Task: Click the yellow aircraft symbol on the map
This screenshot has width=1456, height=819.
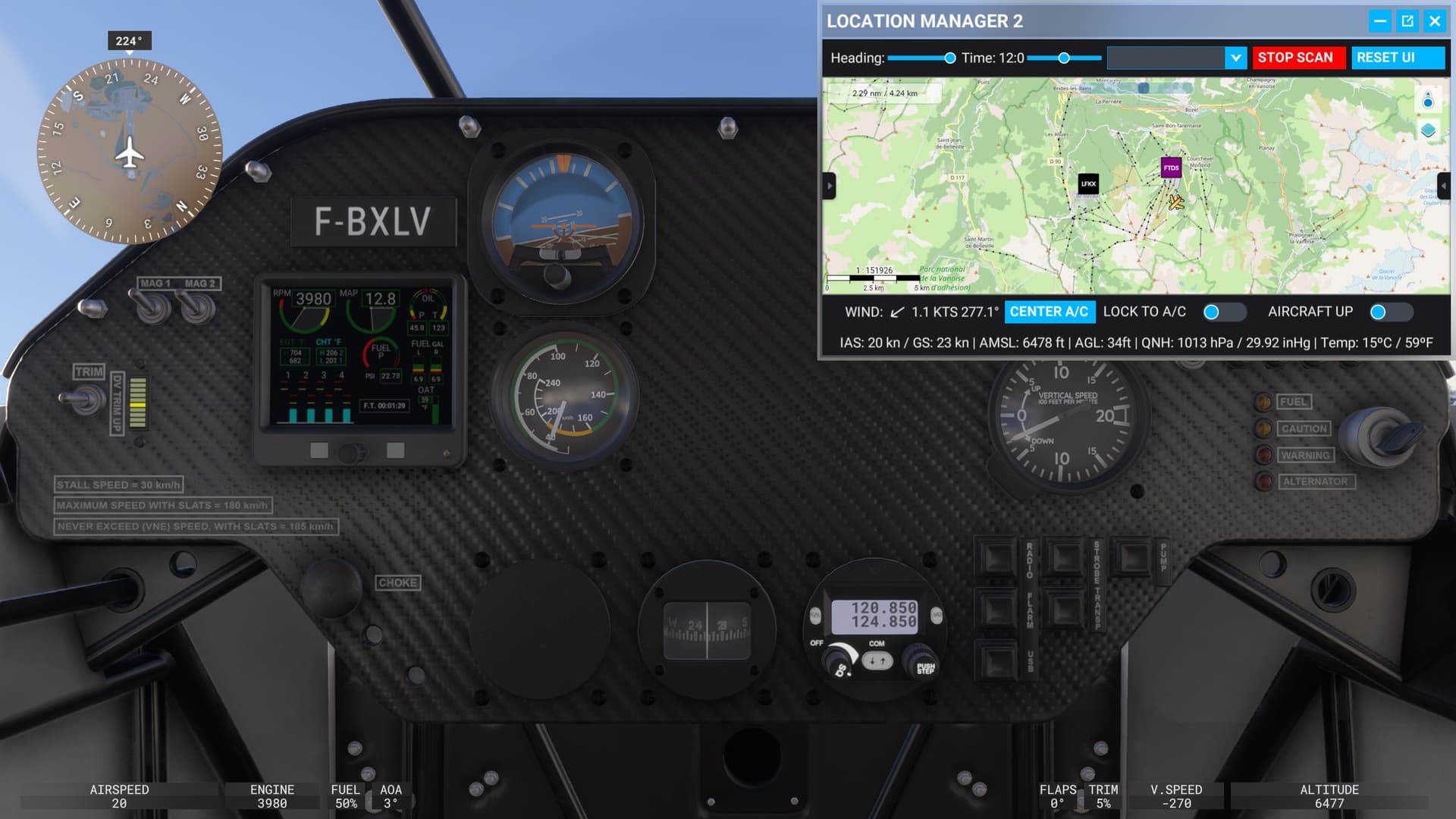Action: [x=1176, y=202]
